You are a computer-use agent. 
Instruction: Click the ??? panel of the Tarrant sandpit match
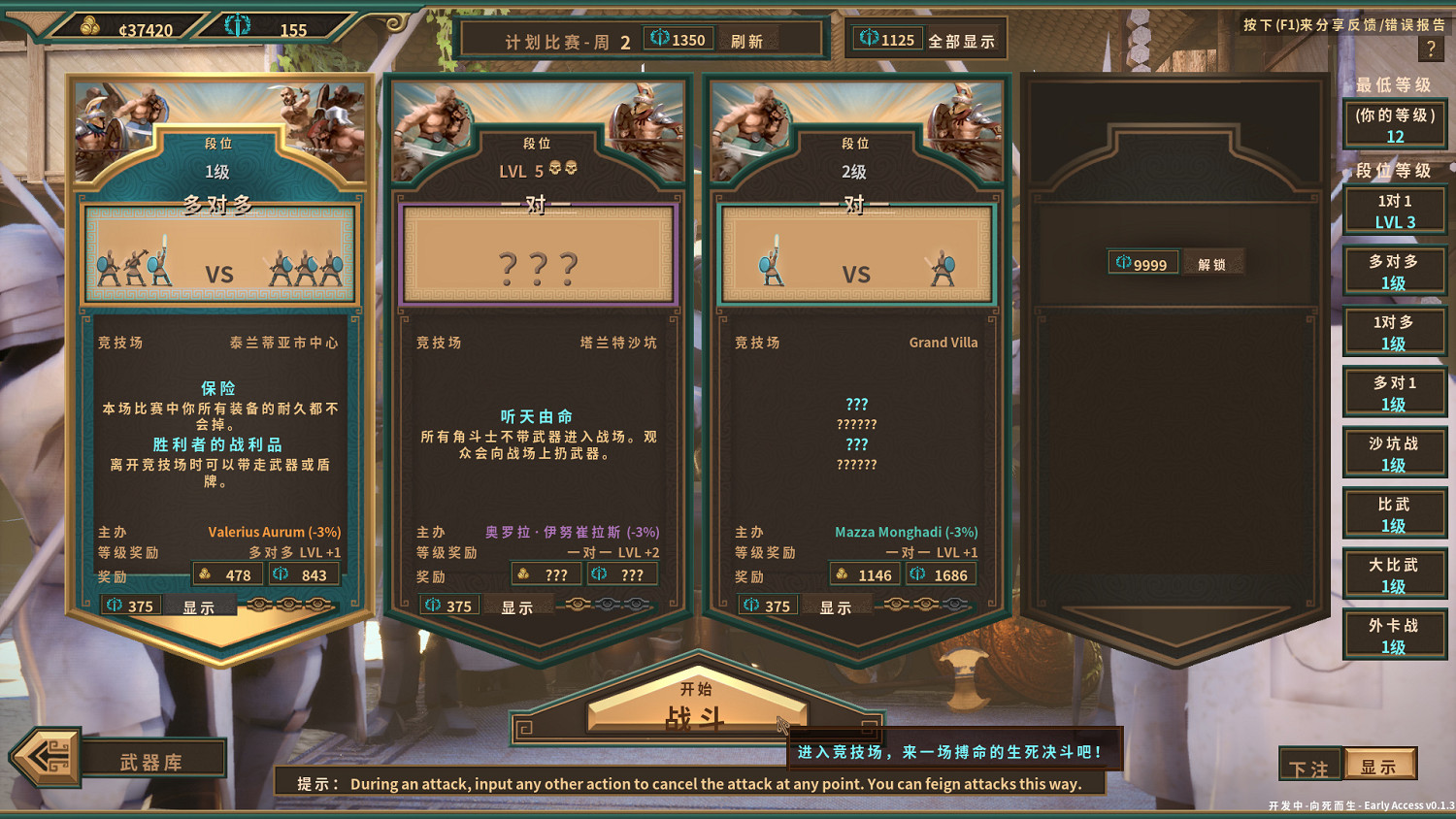tap(538, 254)
